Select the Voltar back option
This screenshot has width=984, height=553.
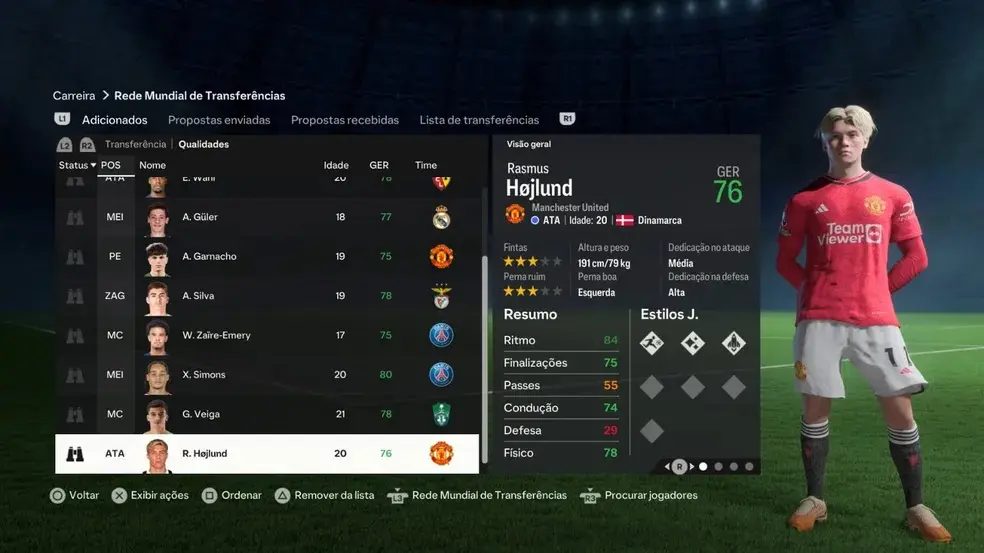pyautogui.click(x=74, y=495)
